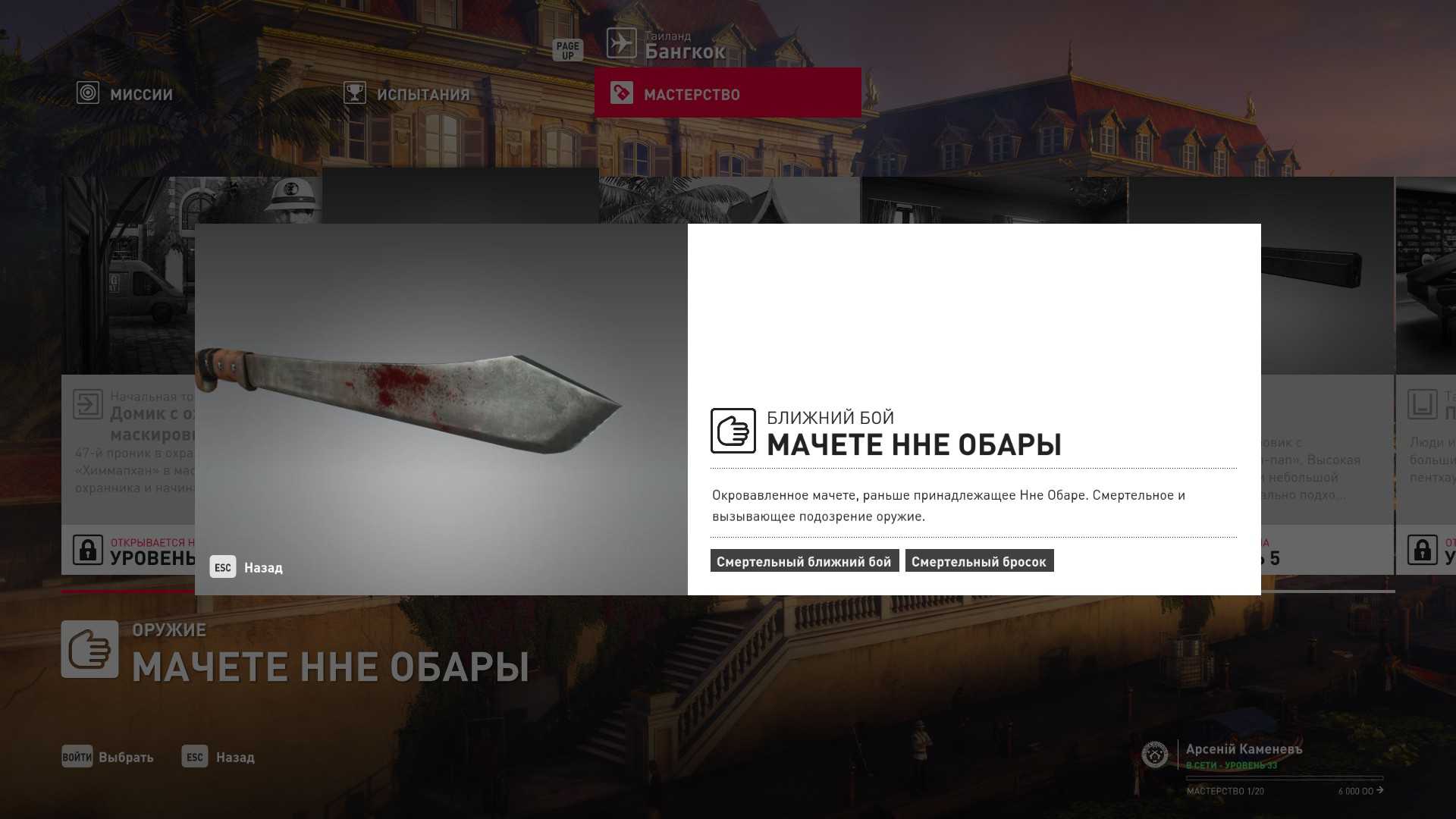Click the Смертельный ближний бой tag
The height and width of the screenshot is (819, 1456).
804,561
